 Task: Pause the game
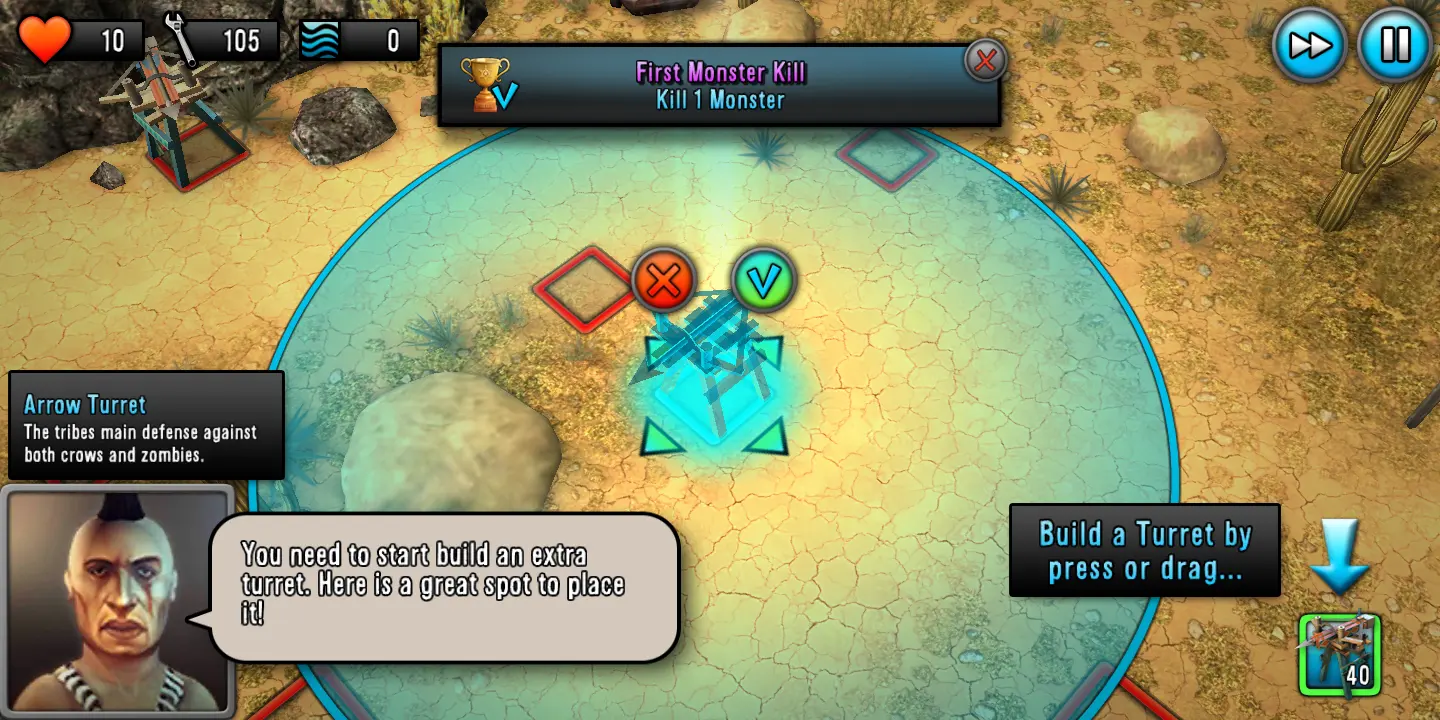pyautogui.click(x=1395, y=45)
